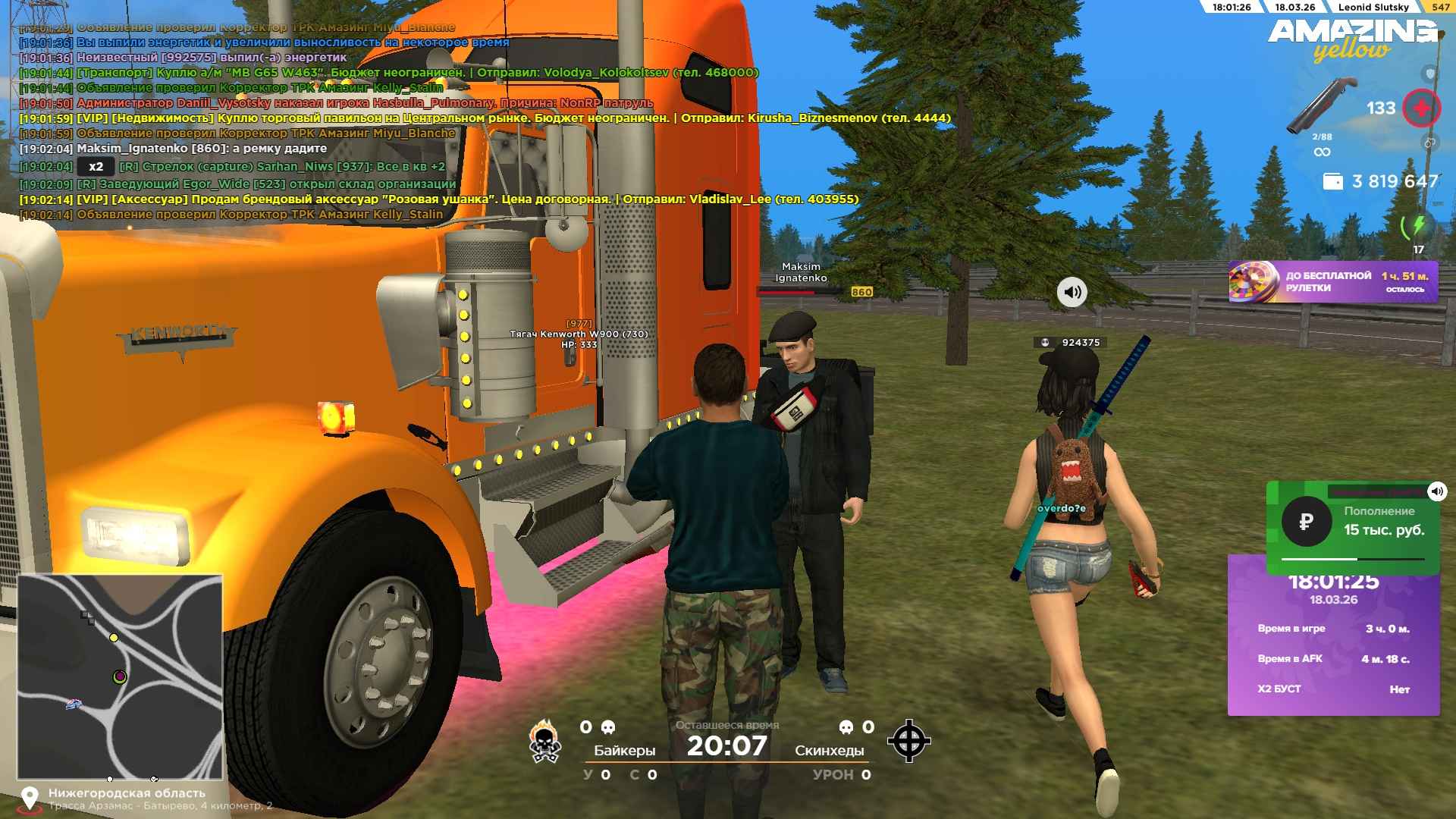1456x819 pixels.
Task: Toggle speaker icon on green top-up notification
Action: point(1436,491)
